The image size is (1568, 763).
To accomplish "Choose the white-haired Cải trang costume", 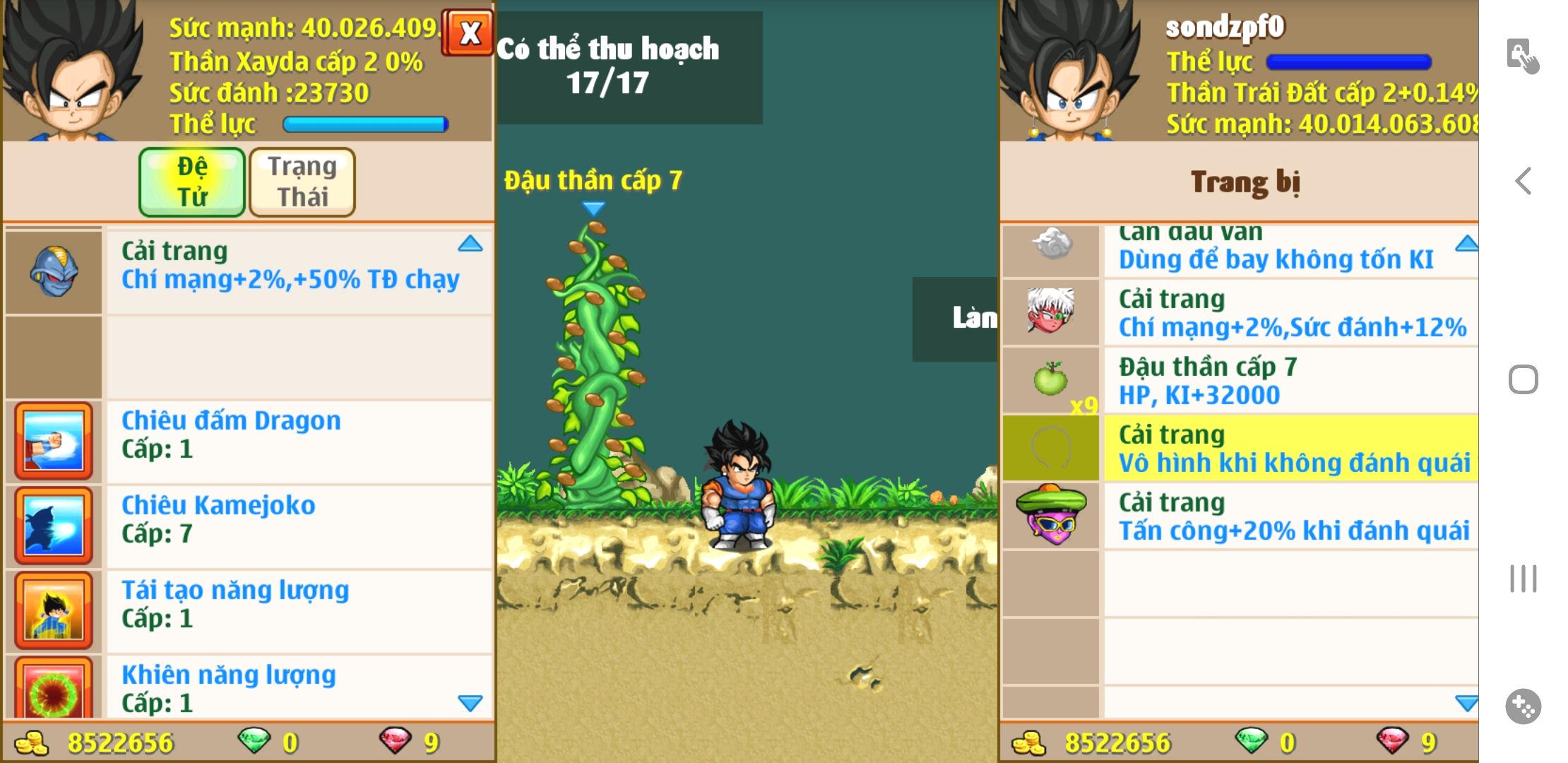I will point(1240,312).
